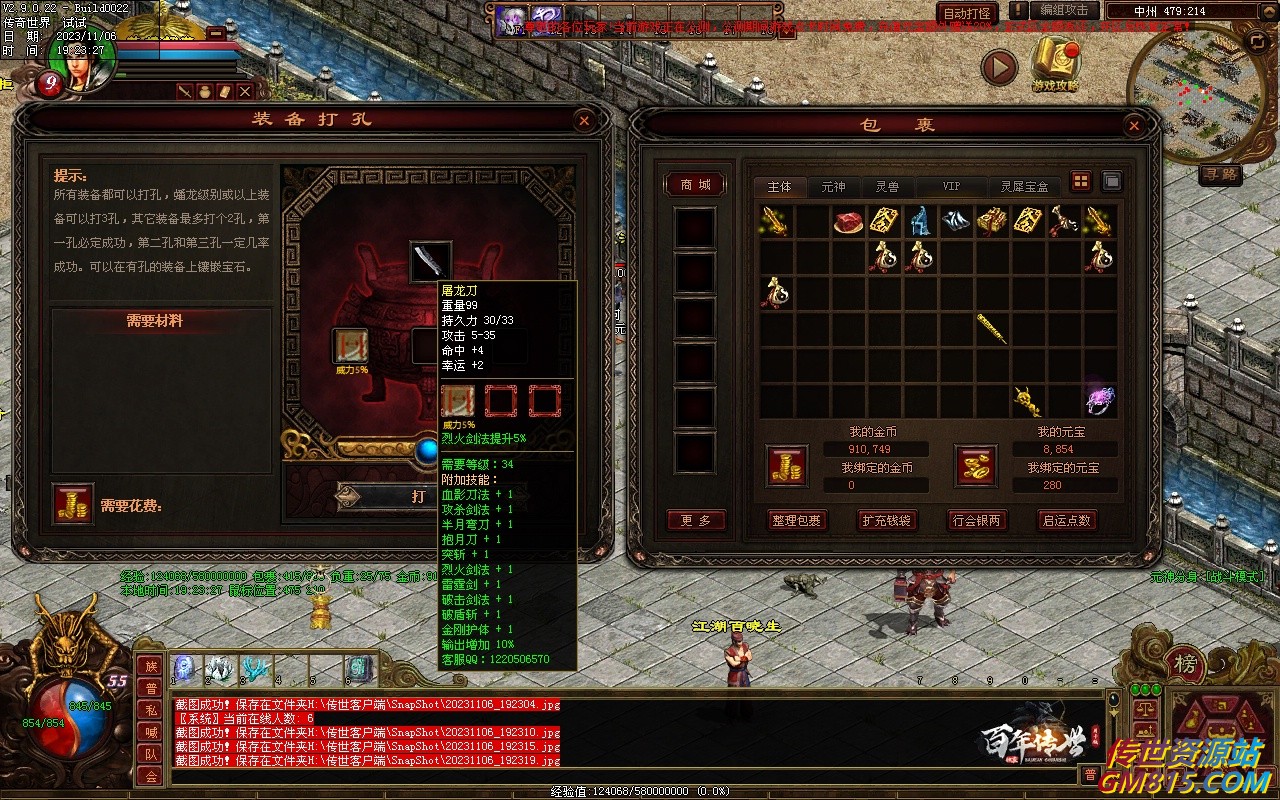Open the 游戏攻略 game guide book
This screenshot has width=1280, height=800.
(1056, 62)
